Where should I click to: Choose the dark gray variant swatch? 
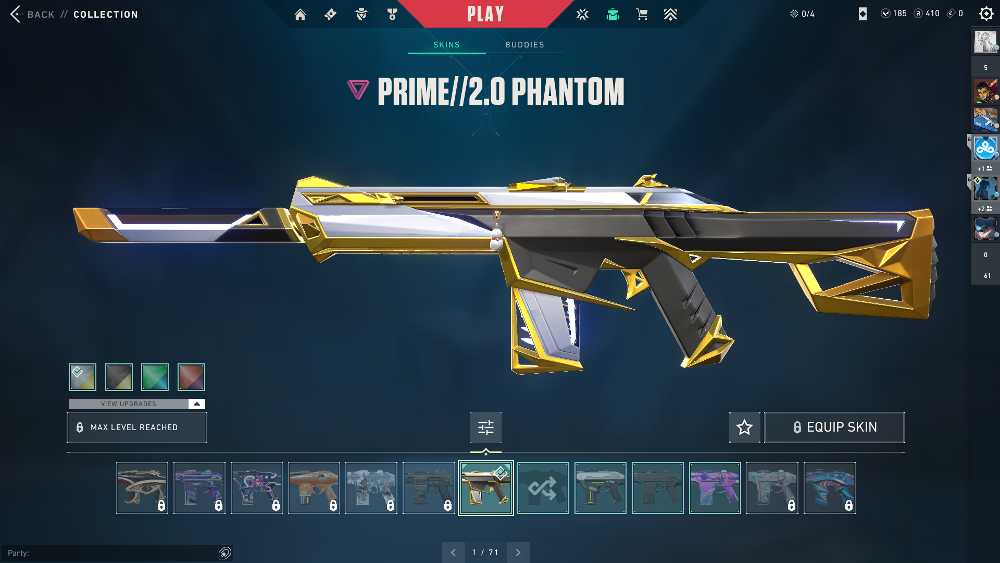(x=119, y=376)
